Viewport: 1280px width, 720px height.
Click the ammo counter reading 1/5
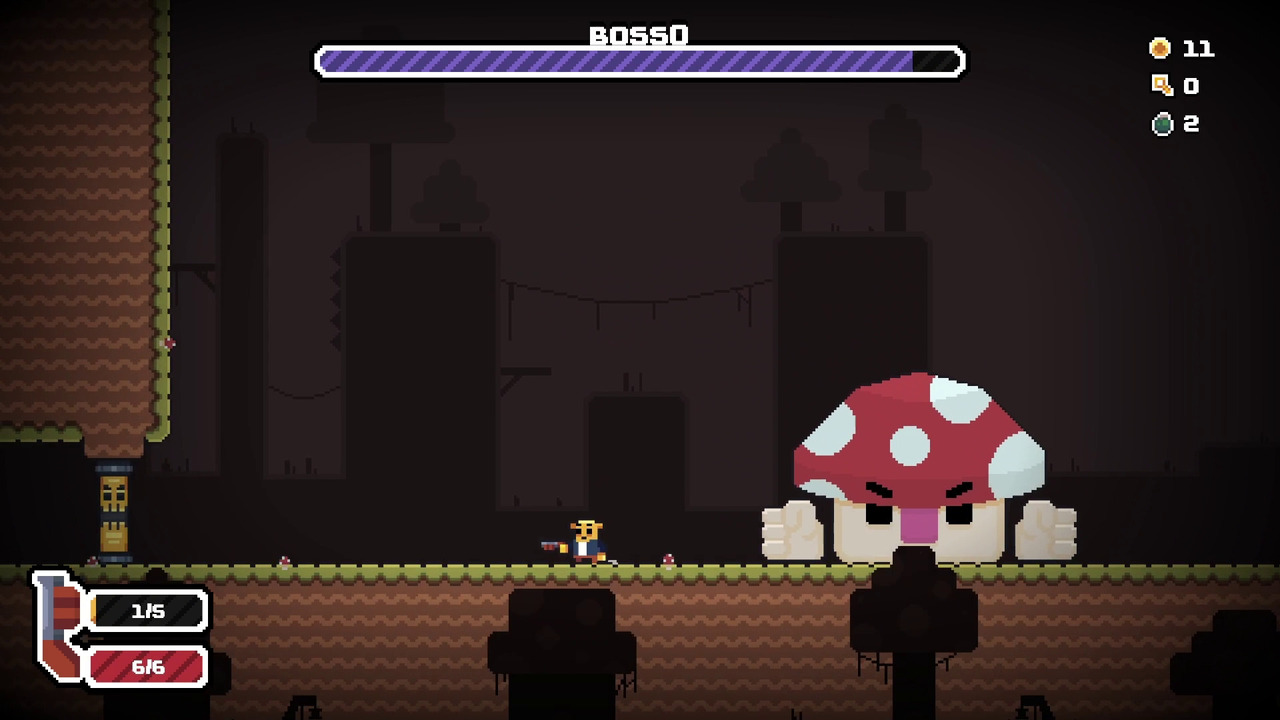pyautogui.click(x=148, y=611)
